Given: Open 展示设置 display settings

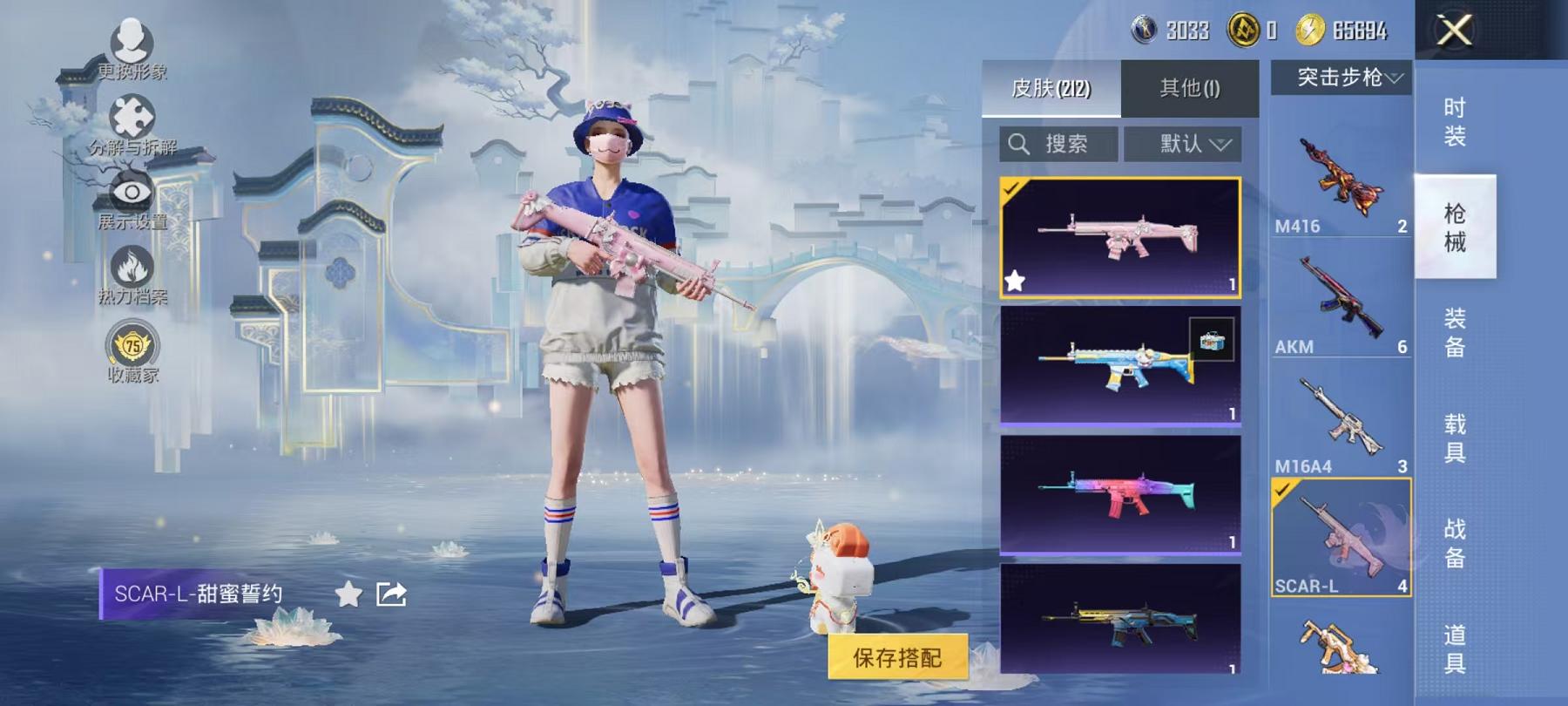Looking at the screenshot, I should pos(131,190).
